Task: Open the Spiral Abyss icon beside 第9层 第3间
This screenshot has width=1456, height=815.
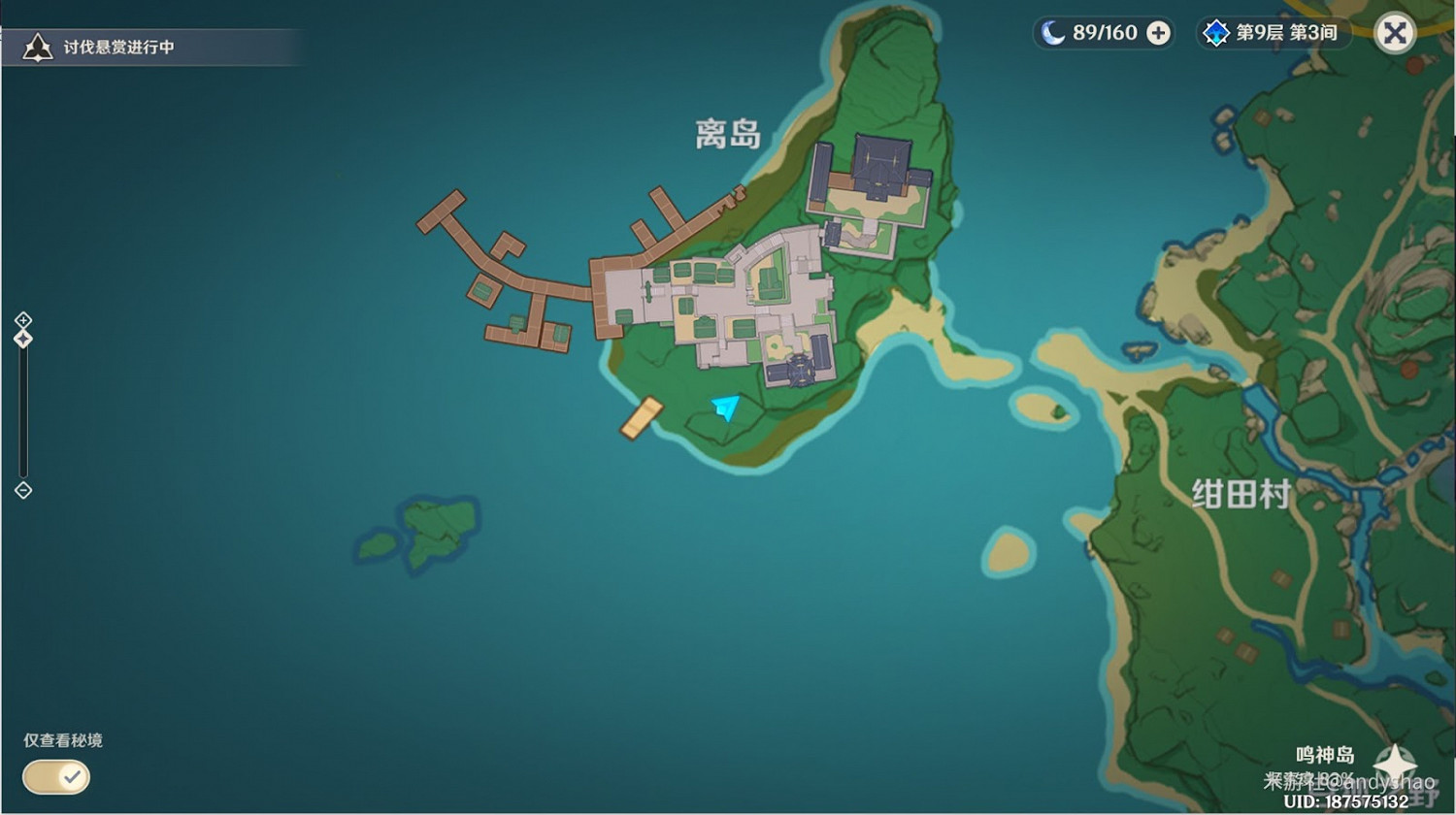Action: point(1214,32)
